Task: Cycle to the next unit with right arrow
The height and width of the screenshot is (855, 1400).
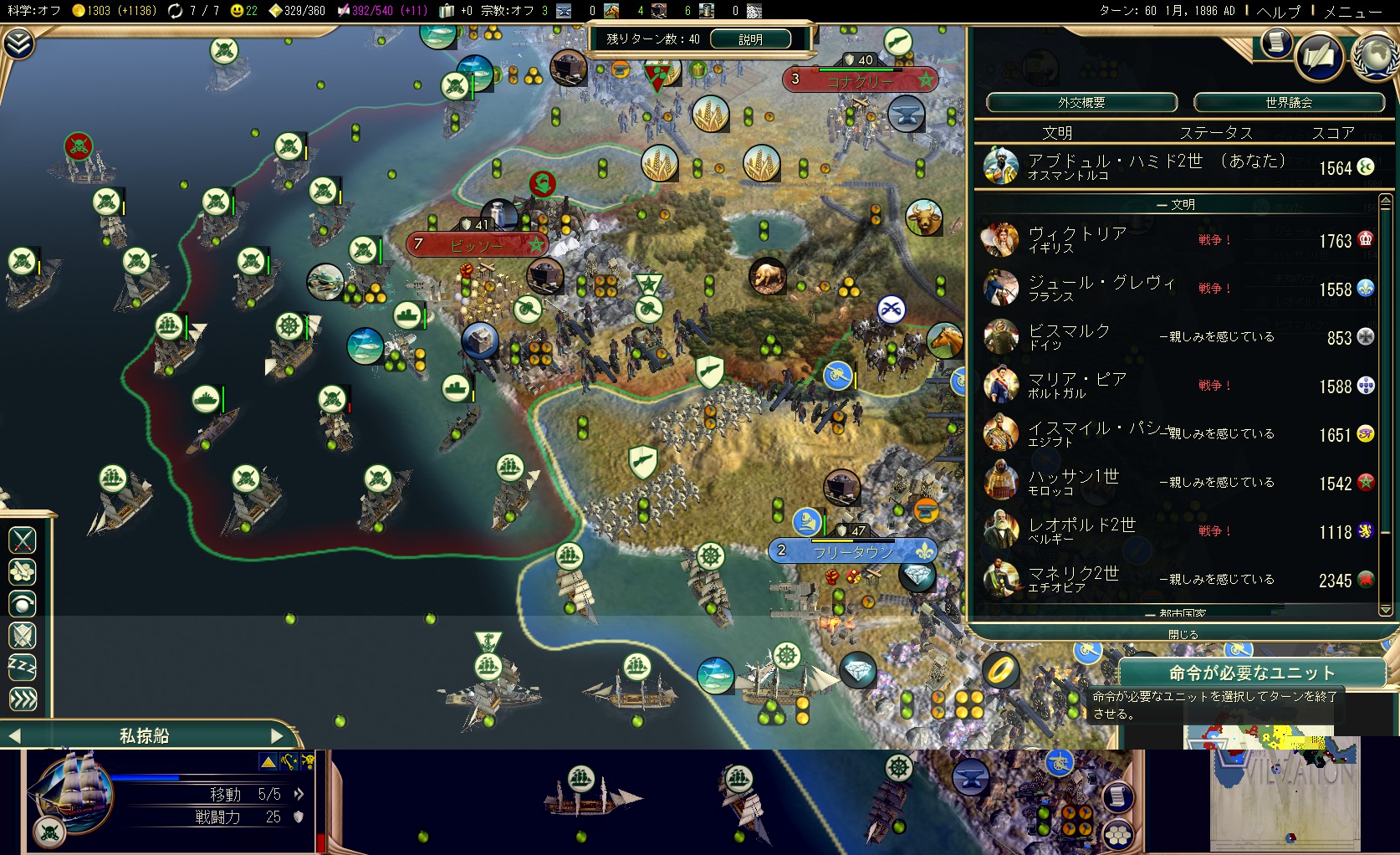Action: point(278,736)
